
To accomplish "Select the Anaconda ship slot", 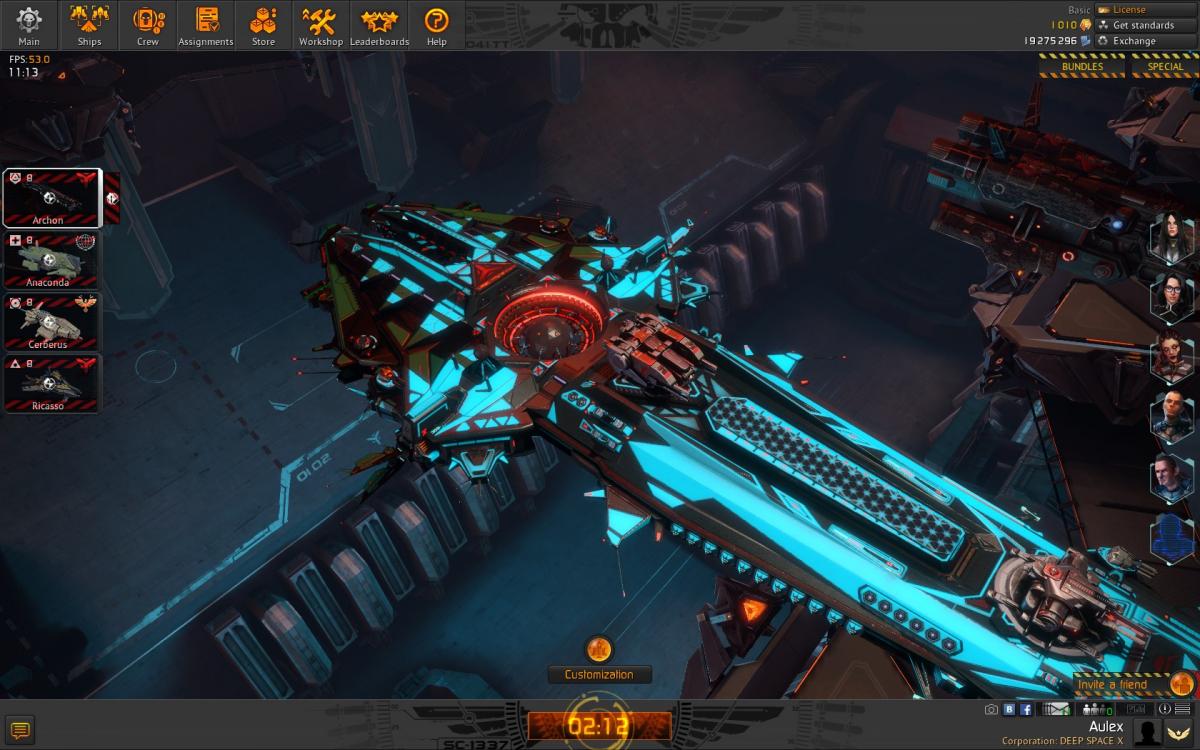I will 52,261.
